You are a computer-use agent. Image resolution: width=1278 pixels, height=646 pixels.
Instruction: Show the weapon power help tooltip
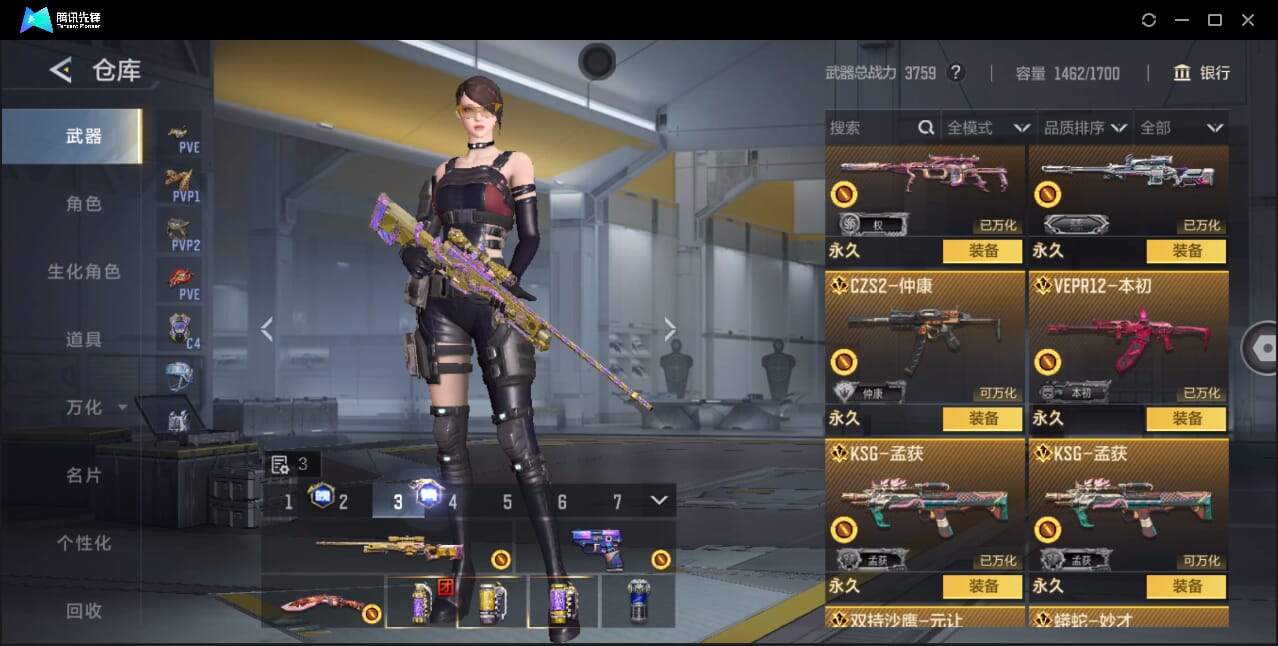(956, 73)
